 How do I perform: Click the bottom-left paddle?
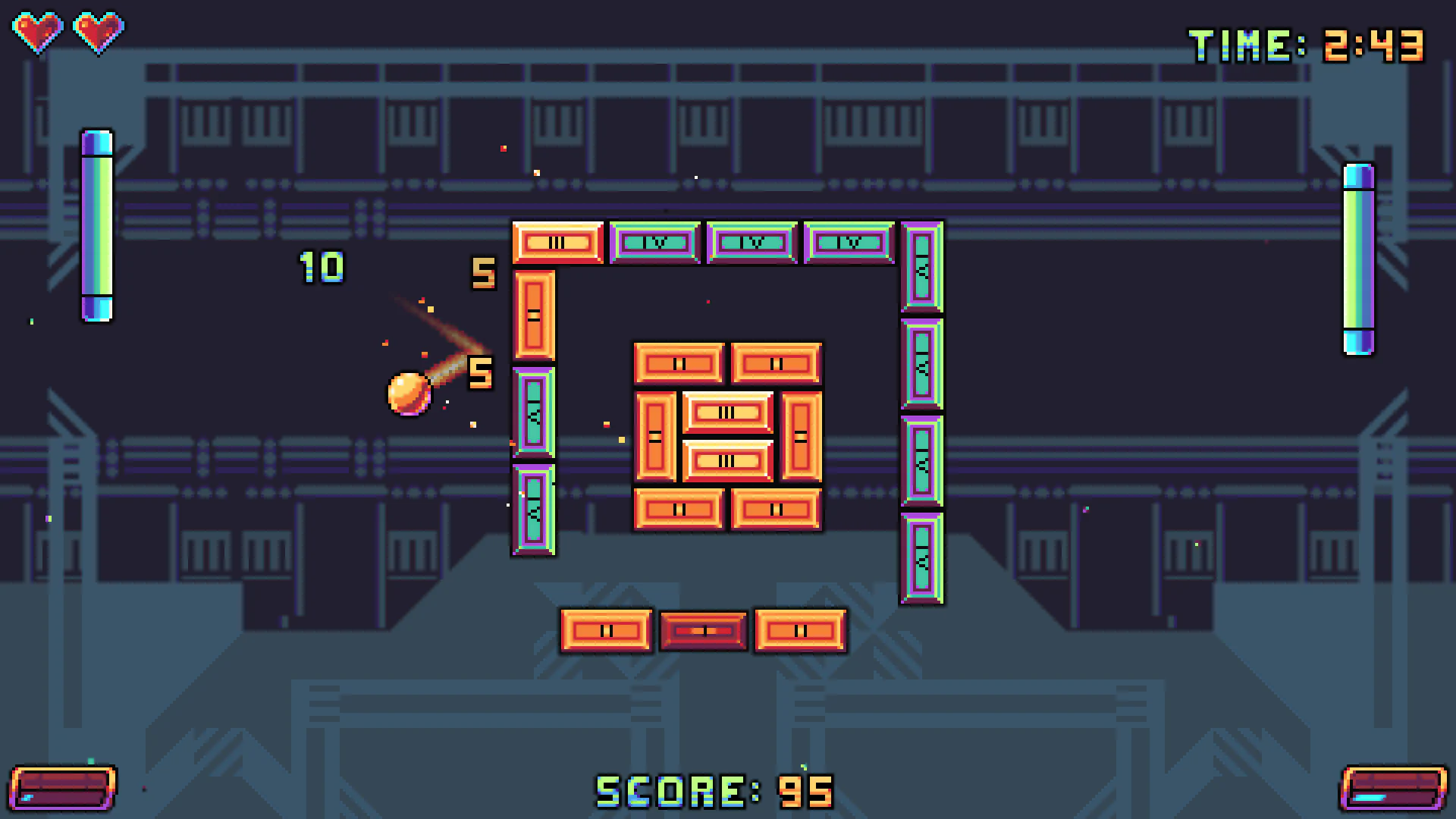pos(64,789)
